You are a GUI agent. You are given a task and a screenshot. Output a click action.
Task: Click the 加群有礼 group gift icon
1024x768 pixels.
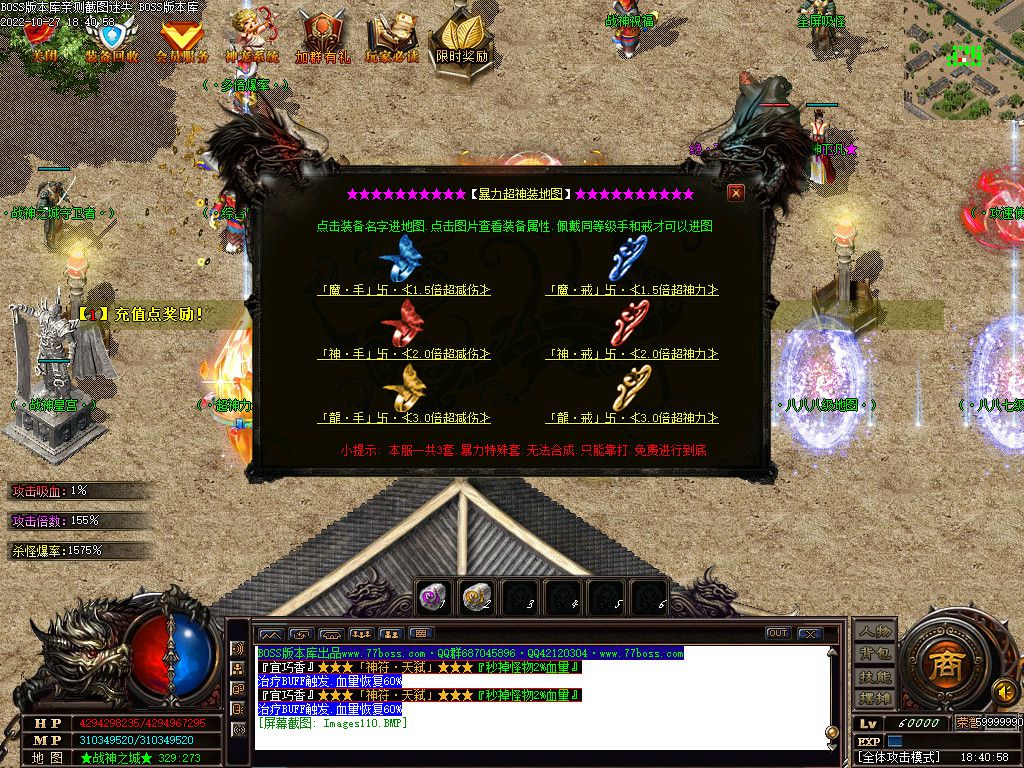click(322, 40)
